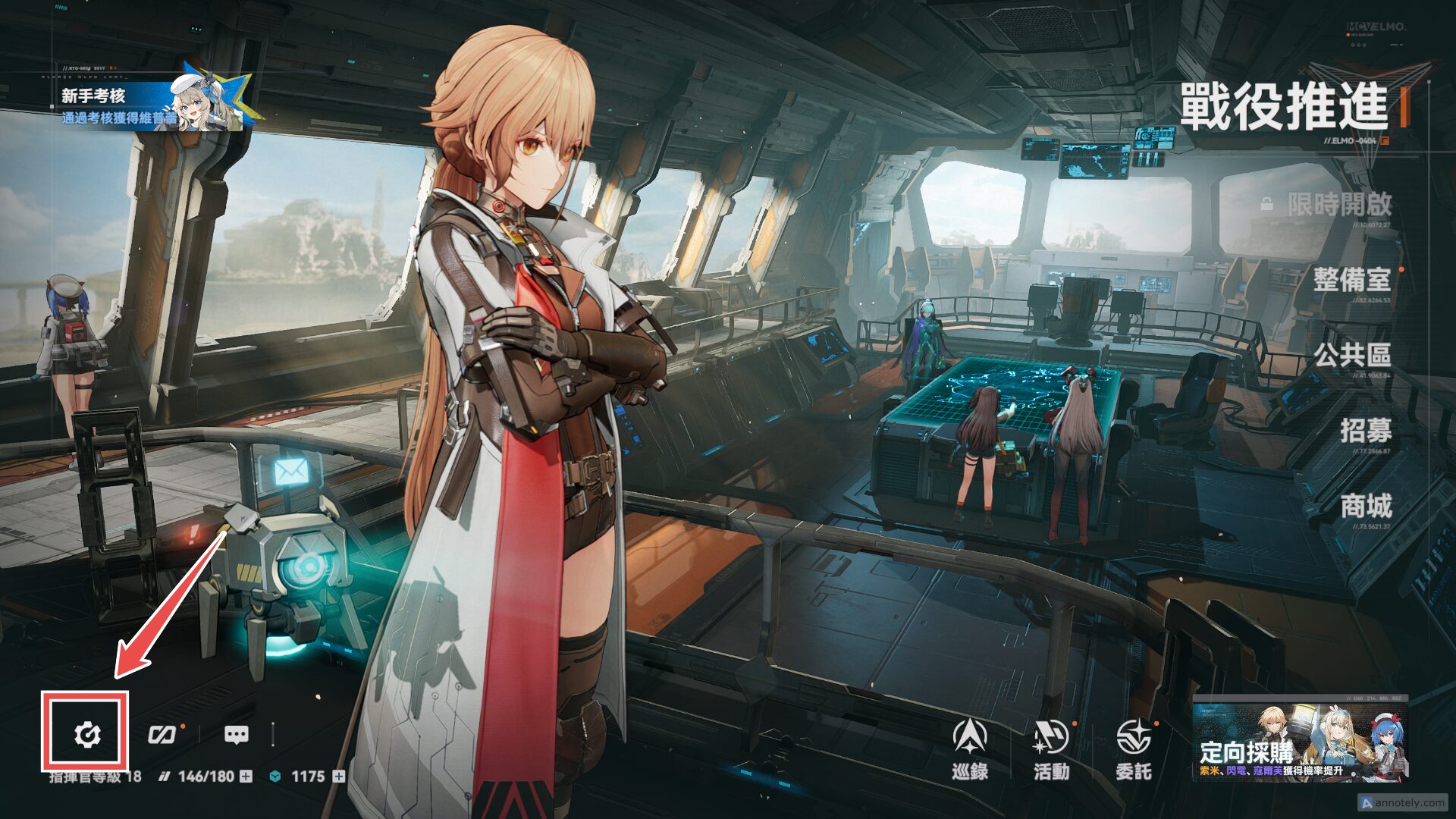Open the 巡錄 pass icon
The width and height of the screenshot is (1456, 819).
(x=970, y=748)
